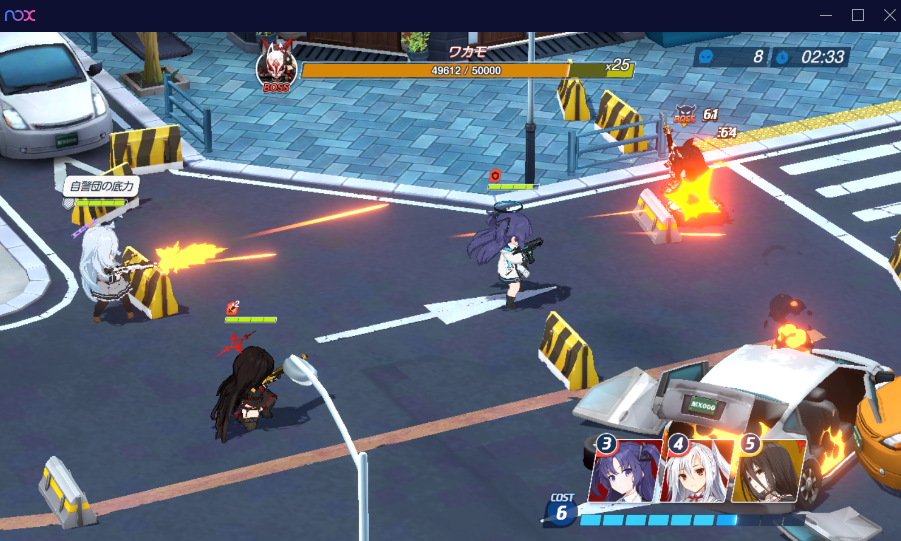Select the black-haired student's cost 5 skill card
The image size is (901, 541).
(768, 471)
